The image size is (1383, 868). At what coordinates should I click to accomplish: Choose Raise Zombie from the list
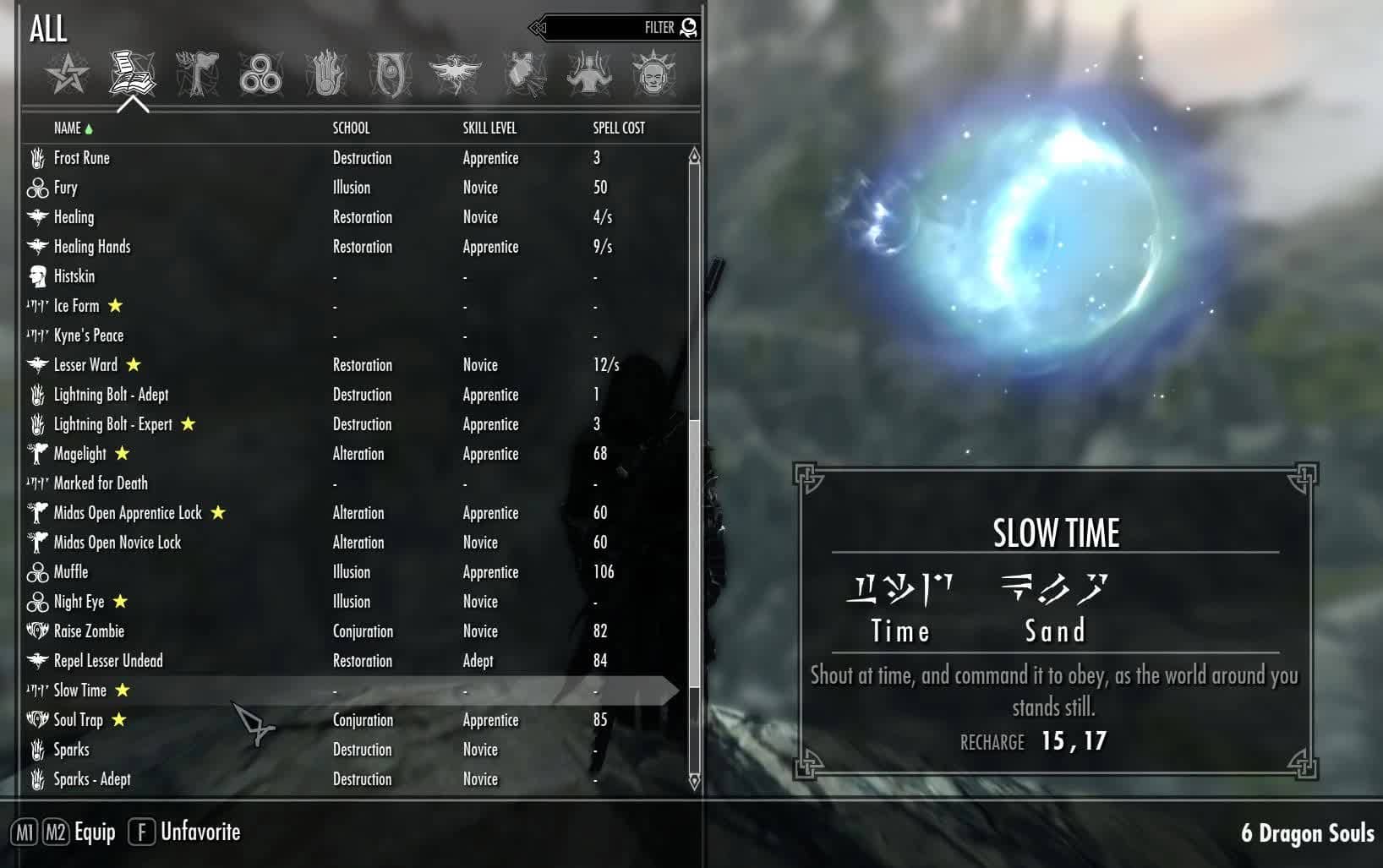[x=89, y=631]
